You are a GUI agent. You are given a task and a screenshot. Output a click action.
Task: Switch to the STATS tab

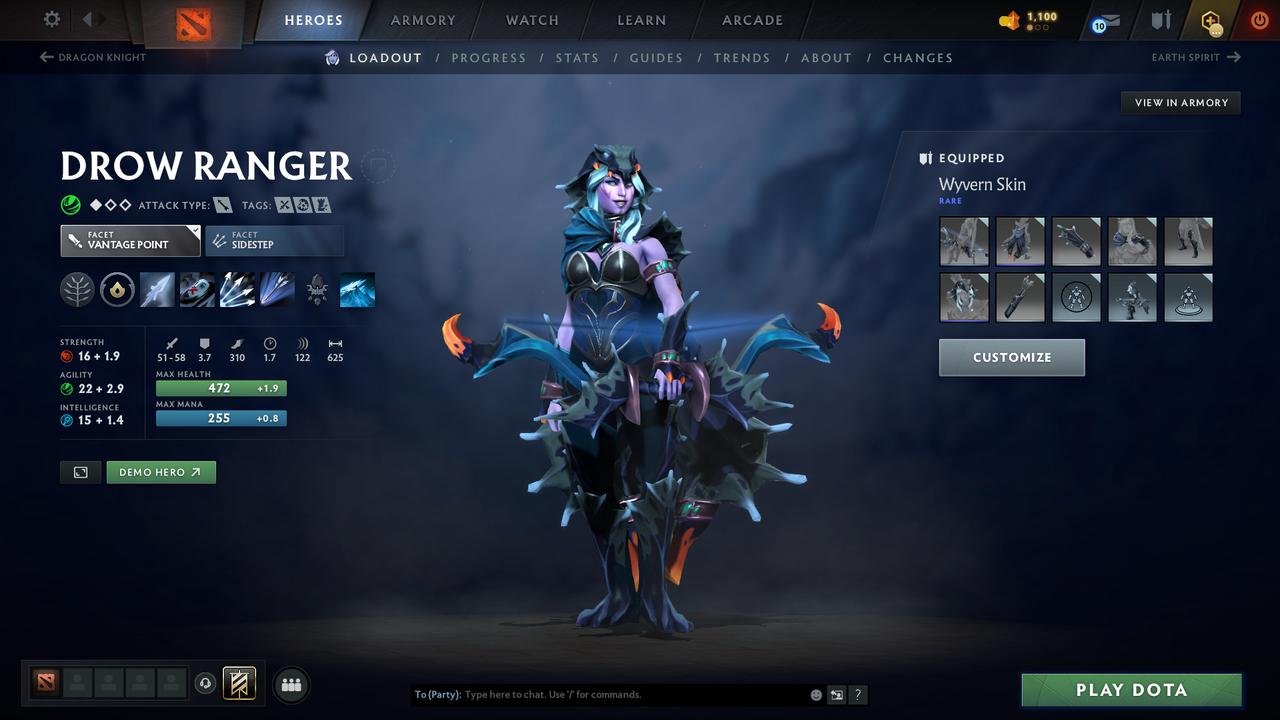577,57
